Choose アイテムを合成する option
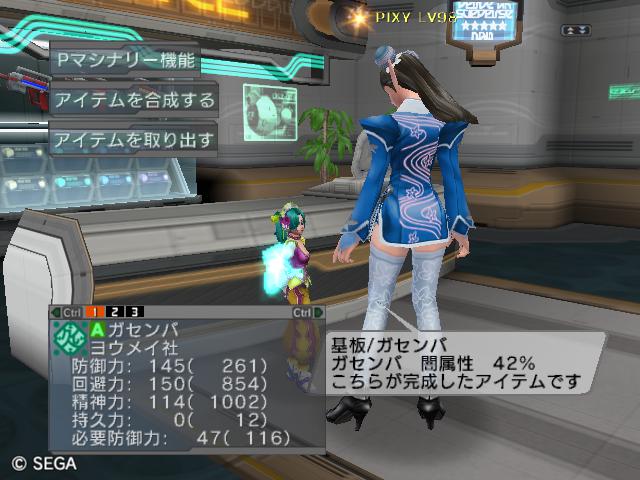Viewport: 640px width, 480px height. point(133,99)
